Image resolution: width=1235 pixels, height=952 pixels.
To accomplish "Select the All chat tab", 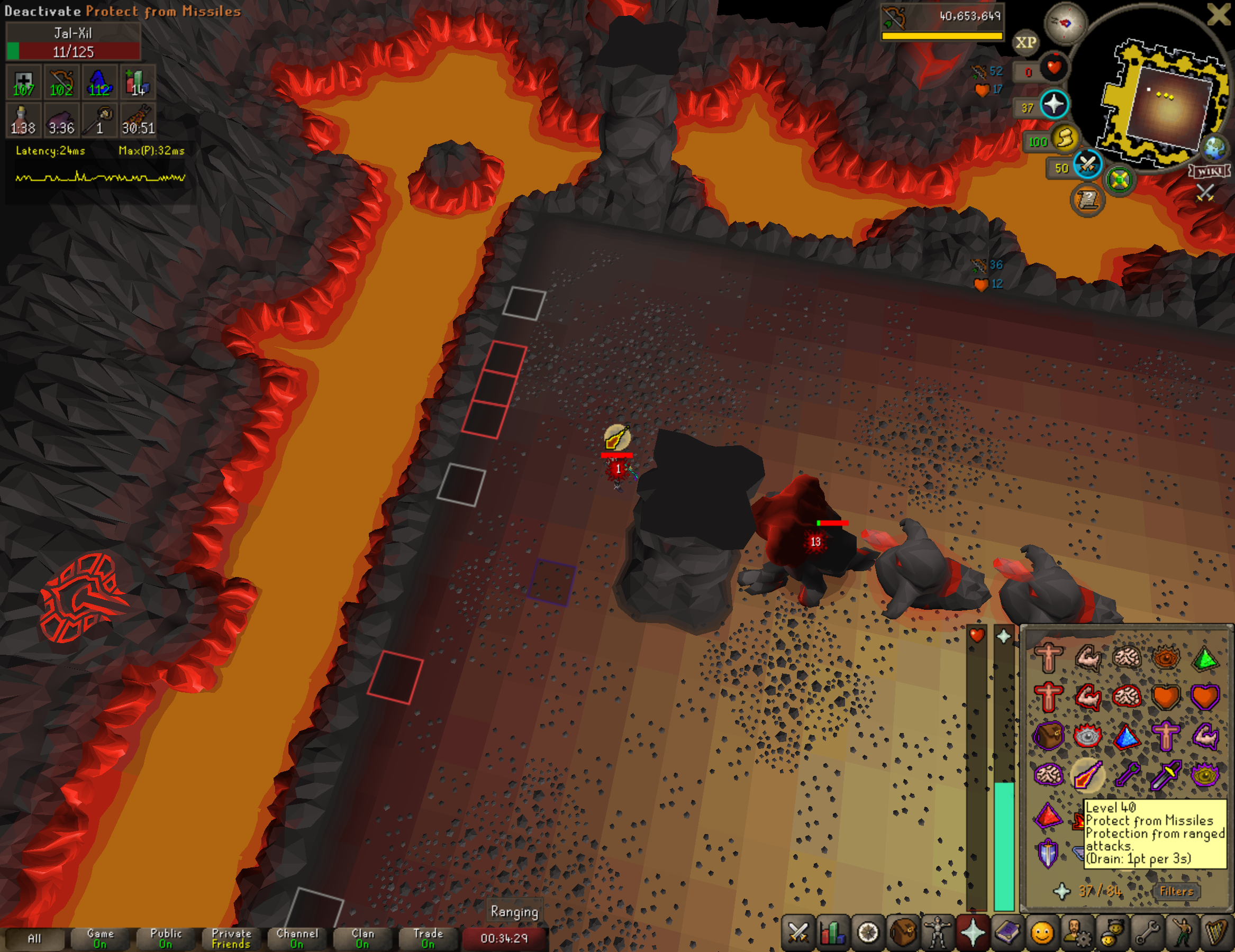I will pyautogui.click(x=34, y=938).
